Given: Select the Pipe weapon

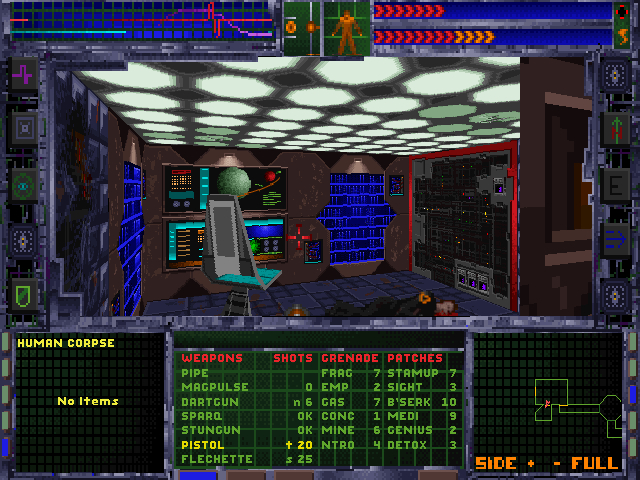Looking at the screenshot, I should [x=194, y=372].
